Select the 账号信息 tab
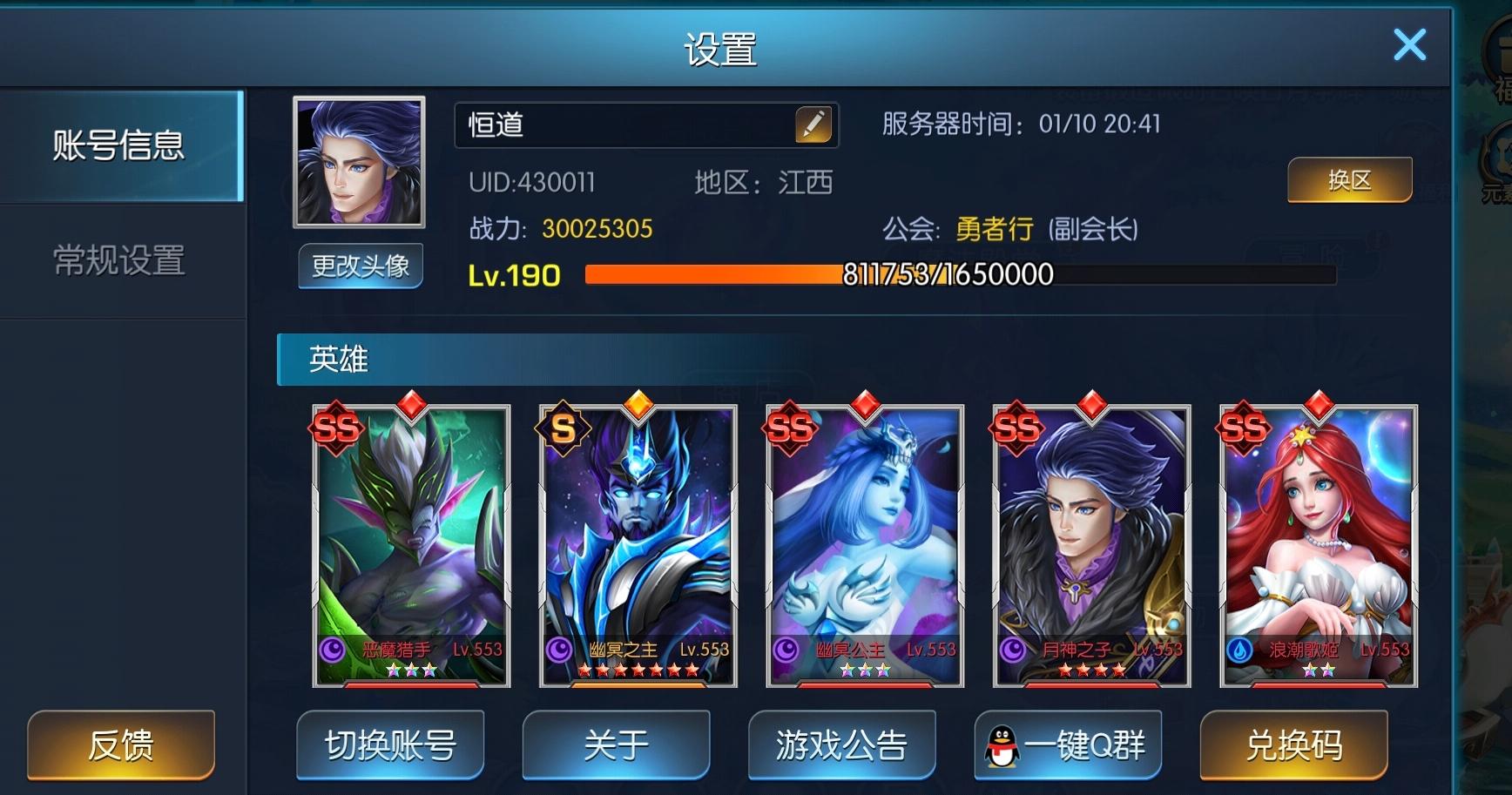Screen dimensions: 1512x795 point(118,148)
